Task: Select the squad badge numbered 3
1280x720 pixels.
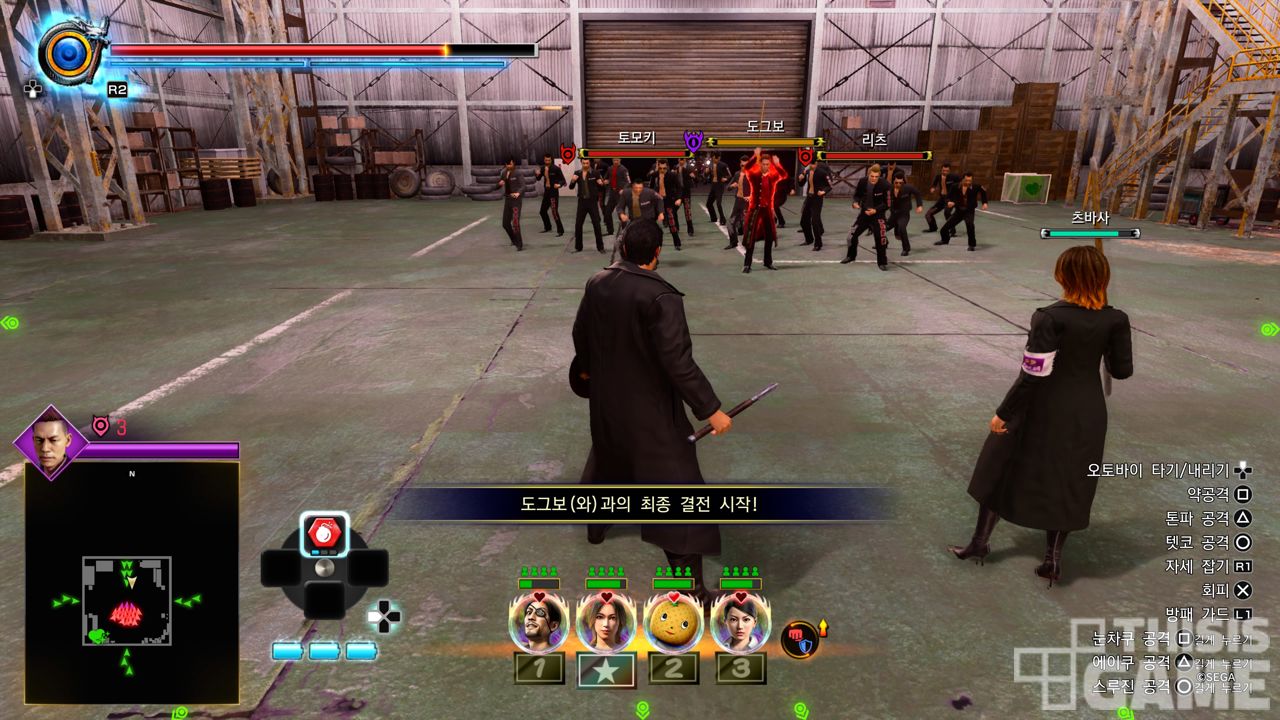Action: (x=740, y=668)
